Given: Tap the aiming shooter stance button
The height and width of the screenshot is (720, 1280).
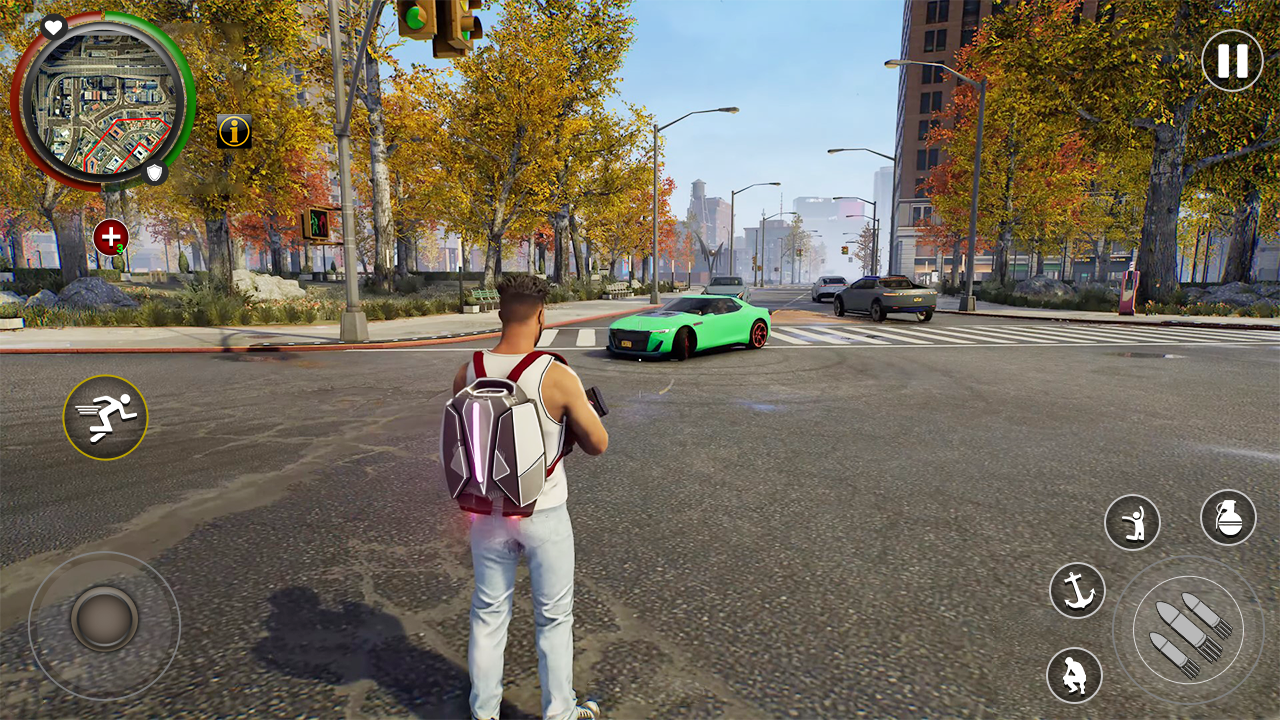Looking at the screenshot, I should click(x=1132, y=522).
